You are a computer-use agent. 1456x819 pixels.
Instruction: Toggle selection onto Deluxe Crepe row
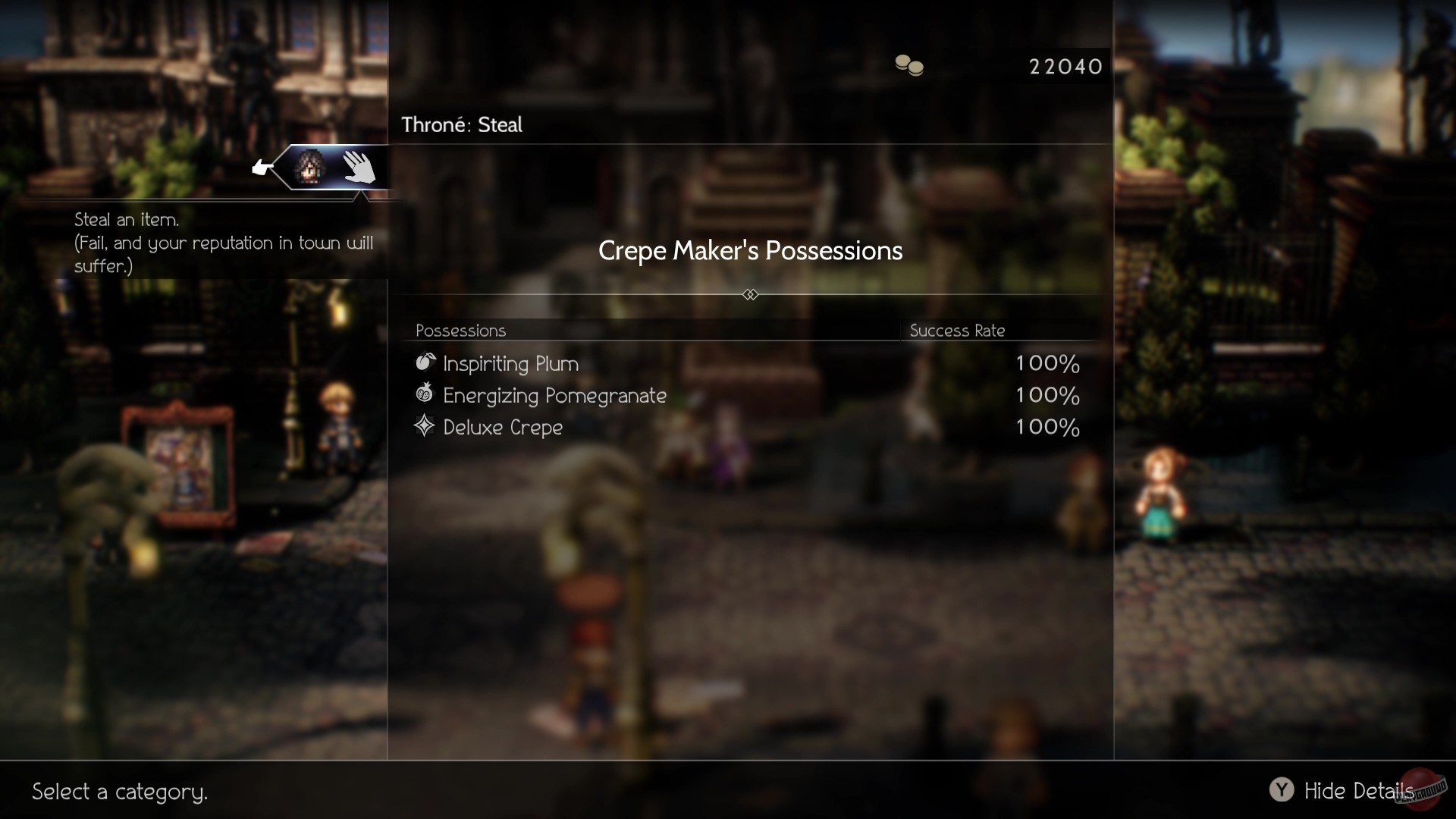coord(503,427)
